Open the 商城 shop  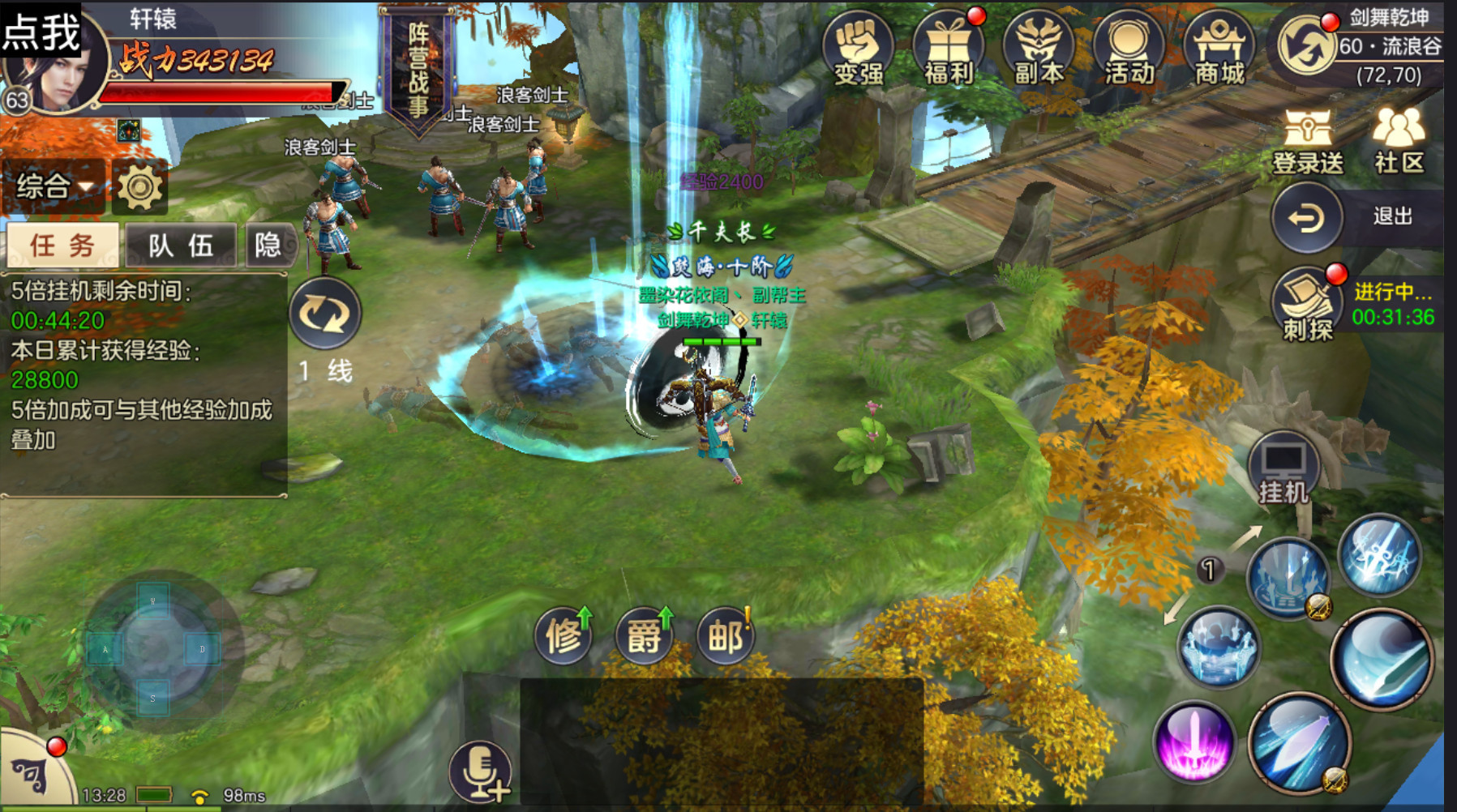tap(1219, 49)
